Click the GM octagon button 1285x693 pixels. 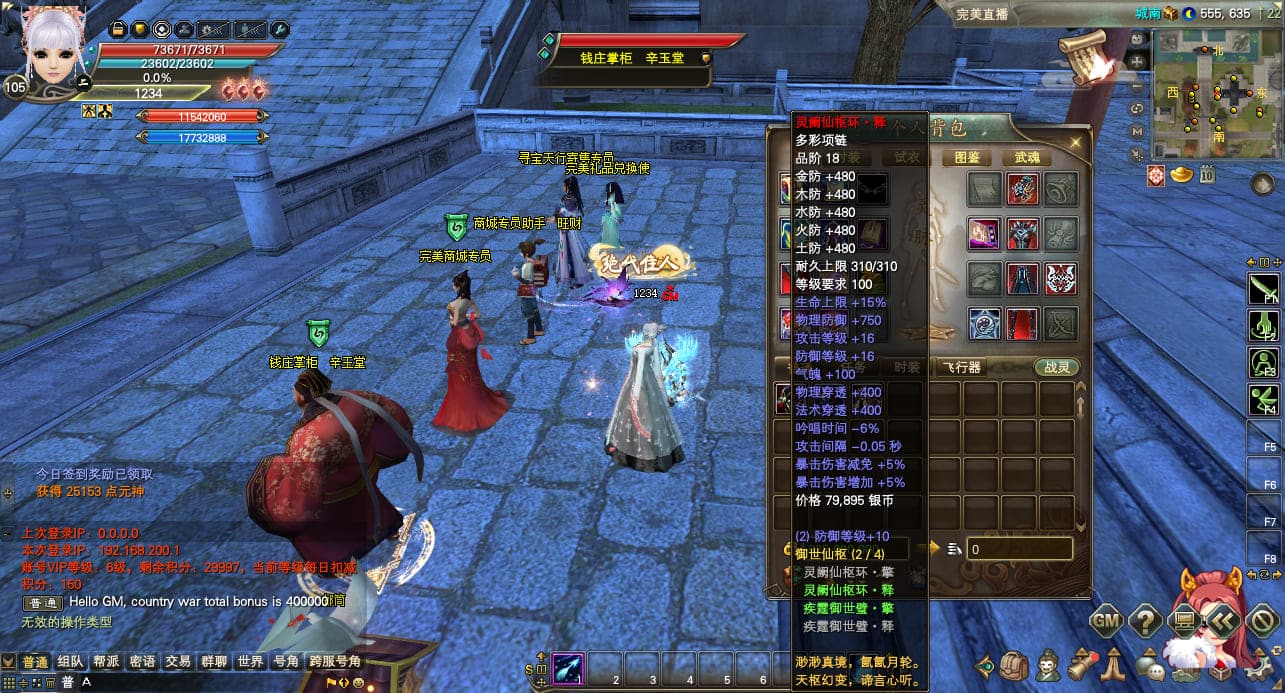coord(1105,621)
